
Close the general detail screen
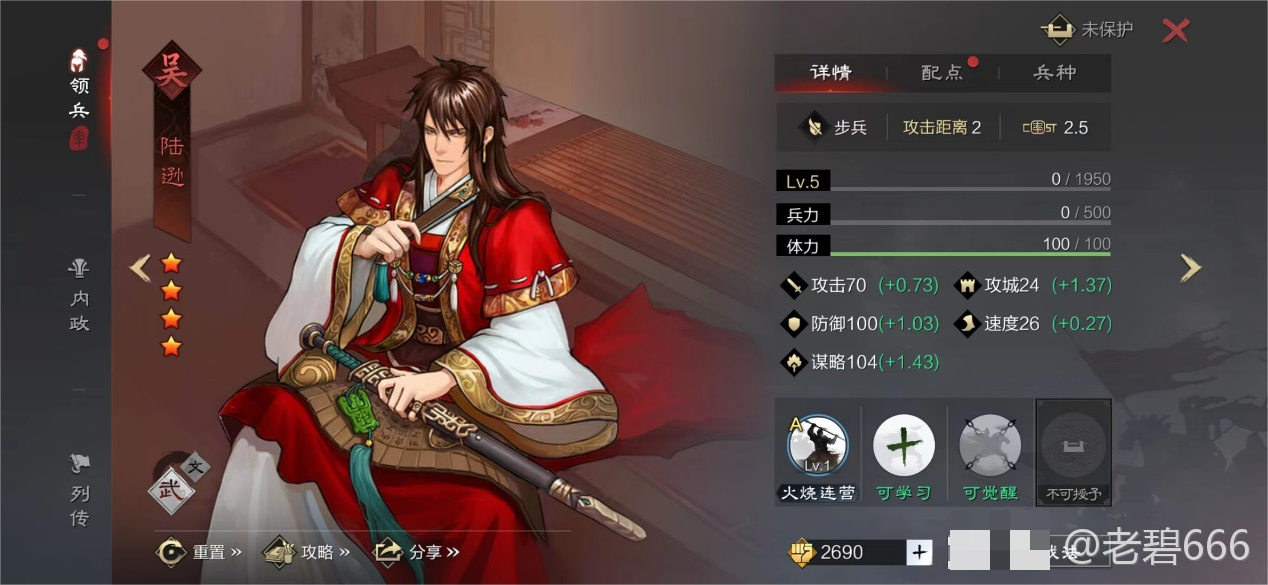point(1175,31)
